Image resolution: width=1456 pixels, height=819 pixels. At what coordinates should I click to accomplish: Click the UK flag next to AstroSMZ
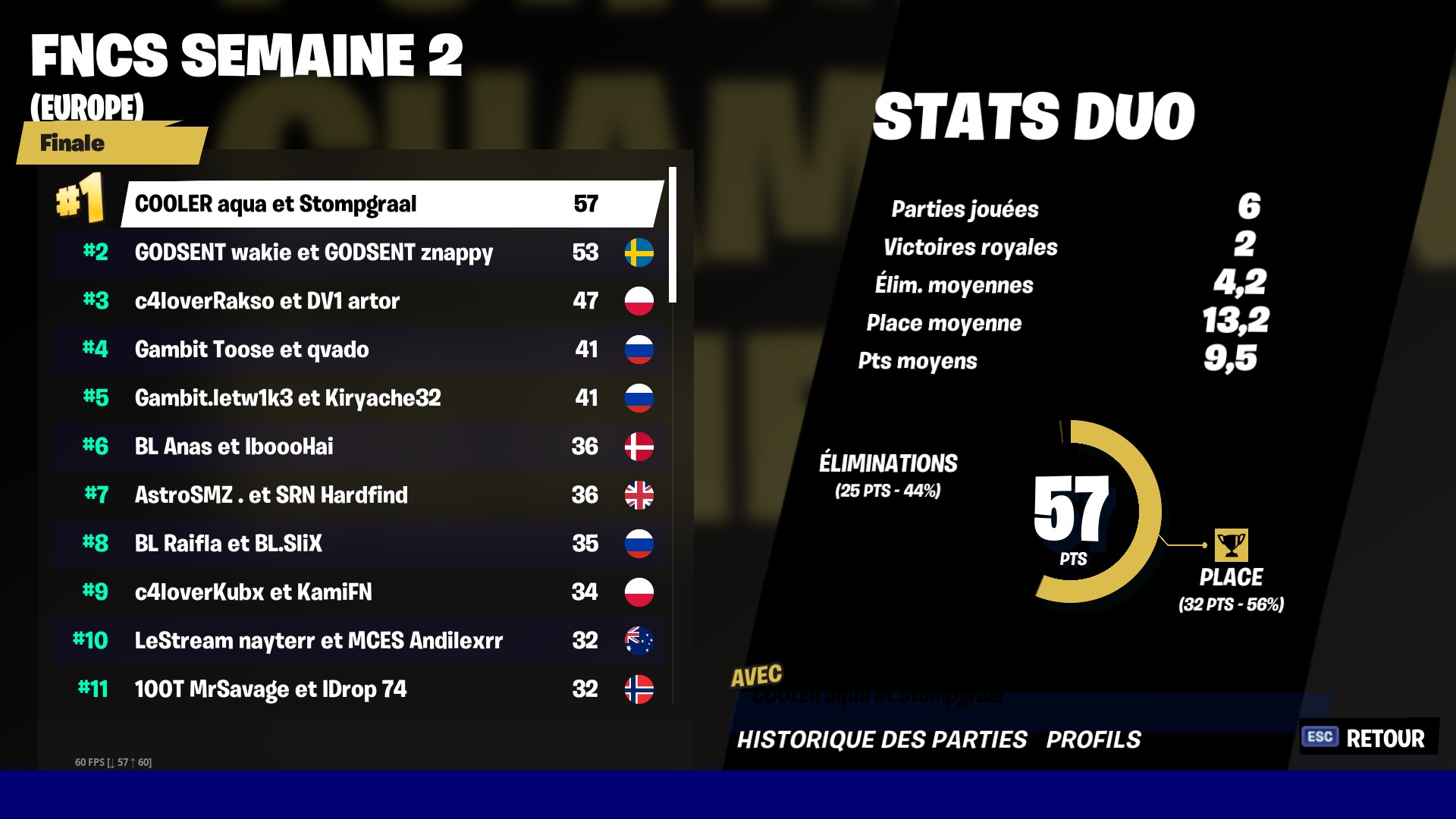coord(641,495)
